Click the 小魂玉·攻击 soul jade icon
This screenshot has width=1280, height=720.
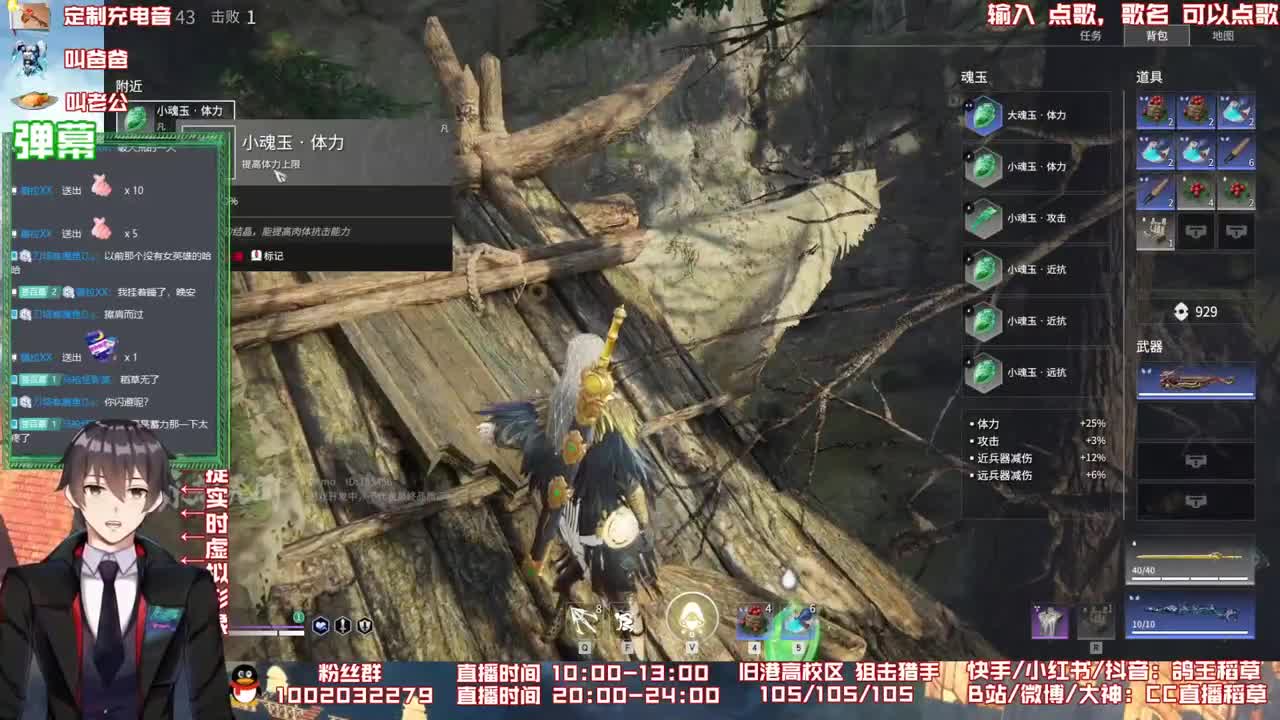983,219
